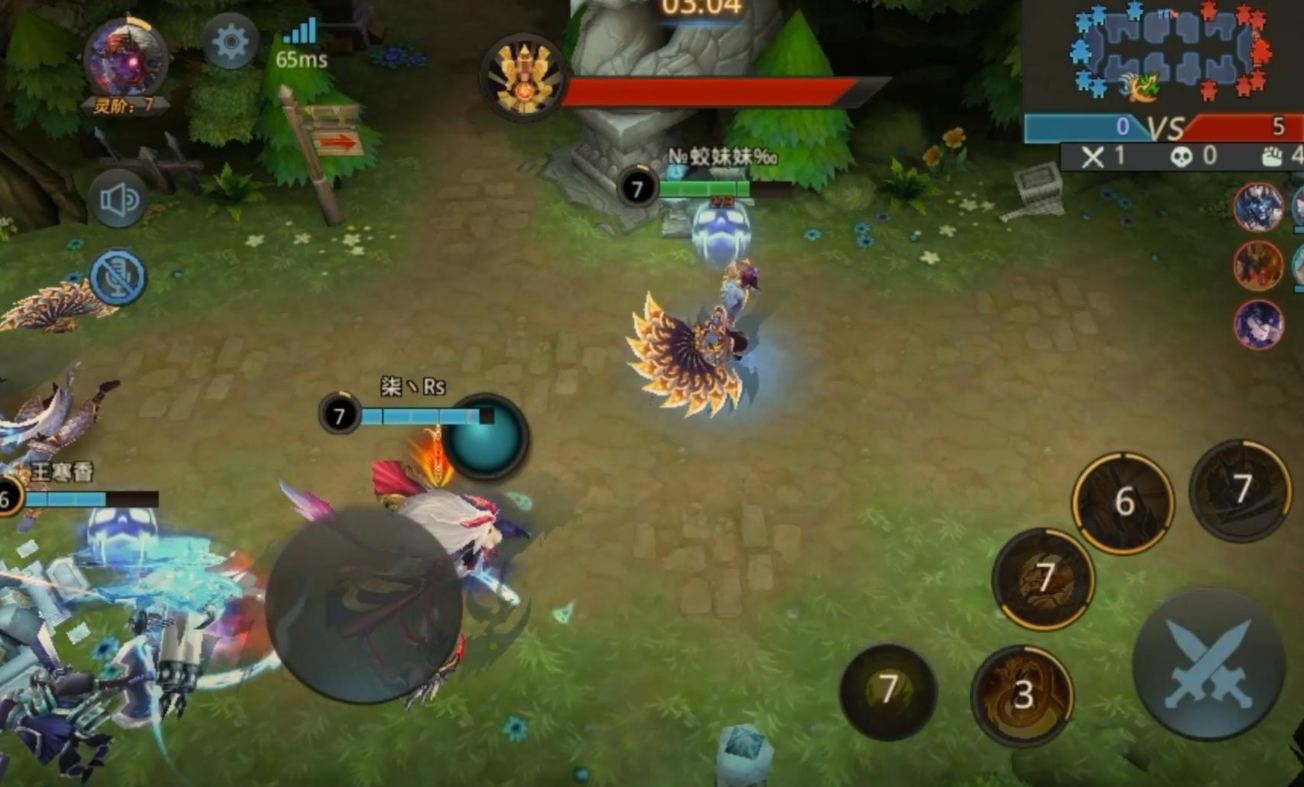Mute game audio with the speaker icon

tap(117, 198)
